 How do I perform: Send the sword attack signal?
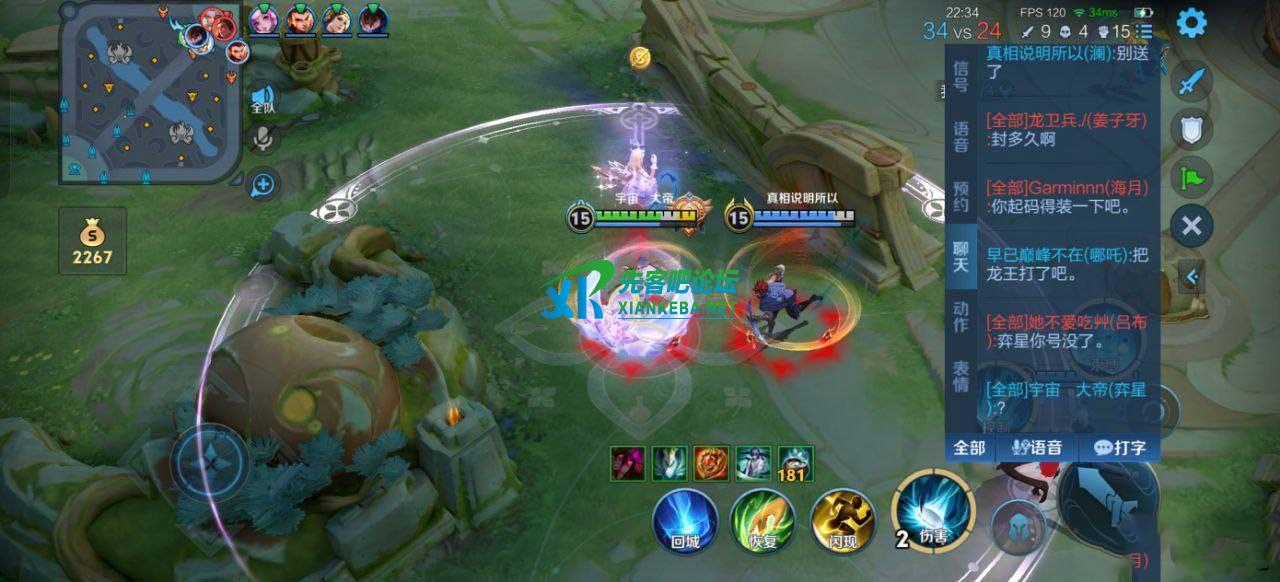click(x=1191, y=82)
